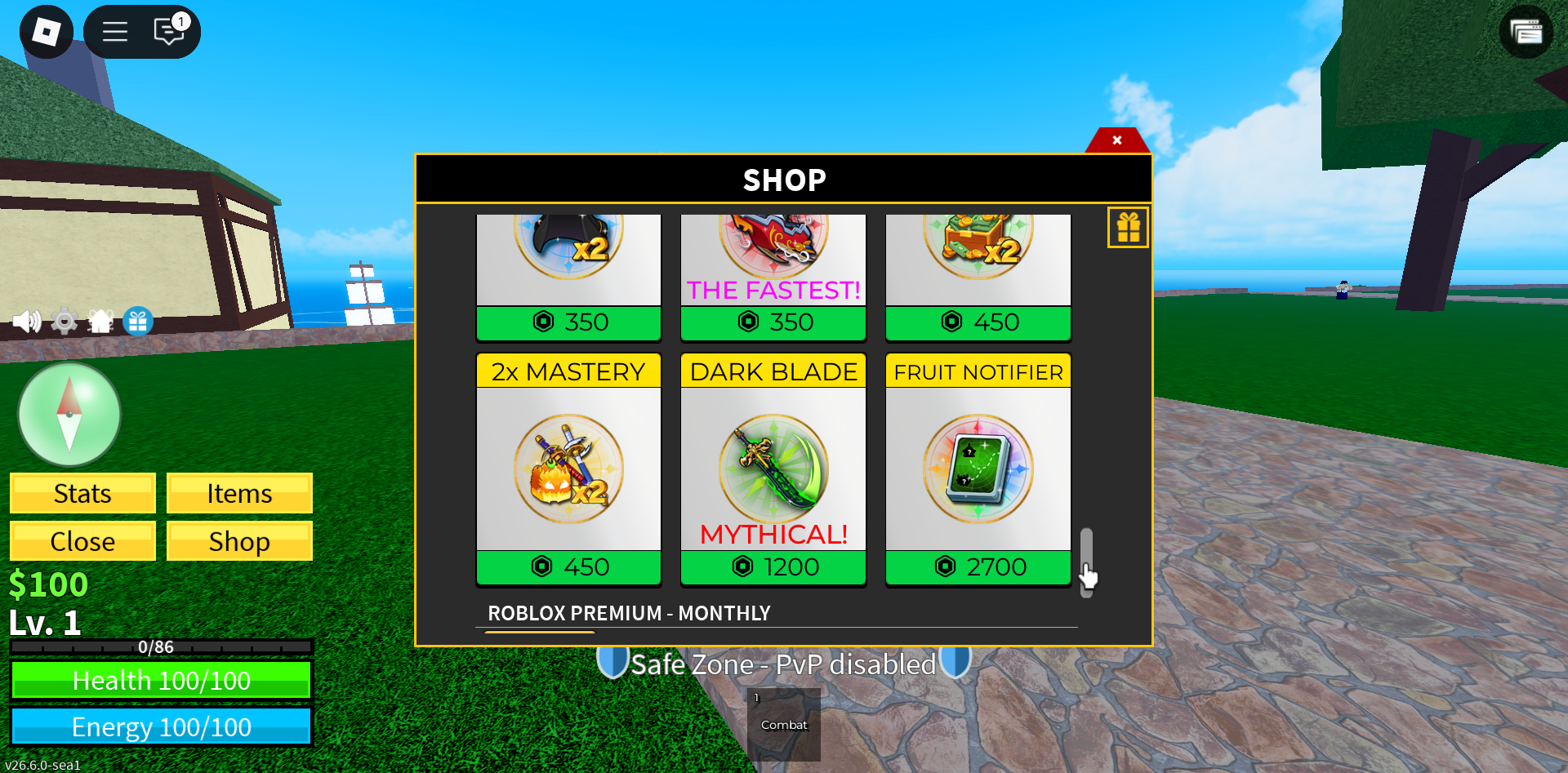Open the blue gift codes icon
Viewport: 1568px width, 773px height.
coord(137,321)
